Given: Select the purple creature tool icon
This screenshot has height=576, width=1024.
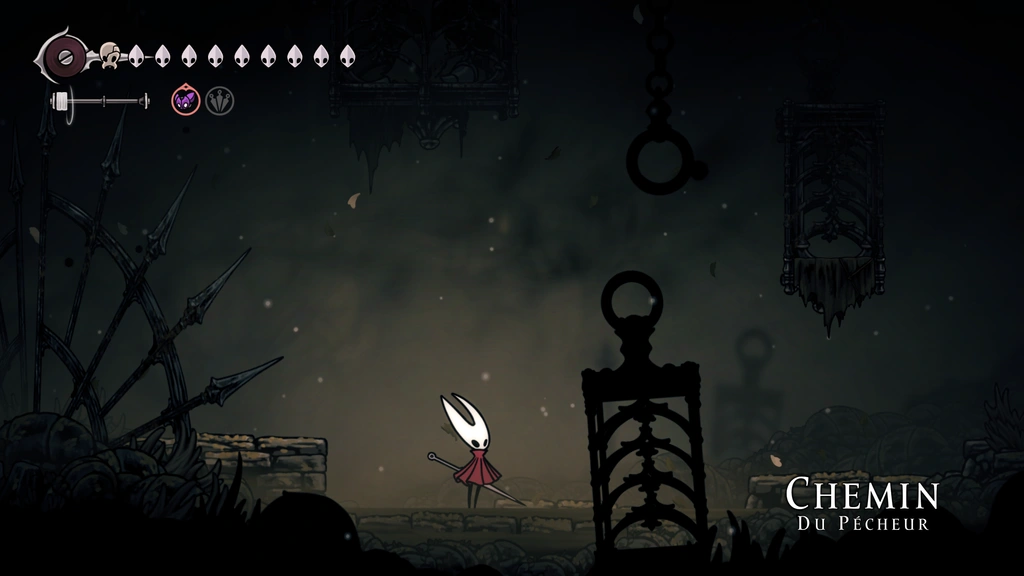Looking at the screenshot, I should (186, 100).
